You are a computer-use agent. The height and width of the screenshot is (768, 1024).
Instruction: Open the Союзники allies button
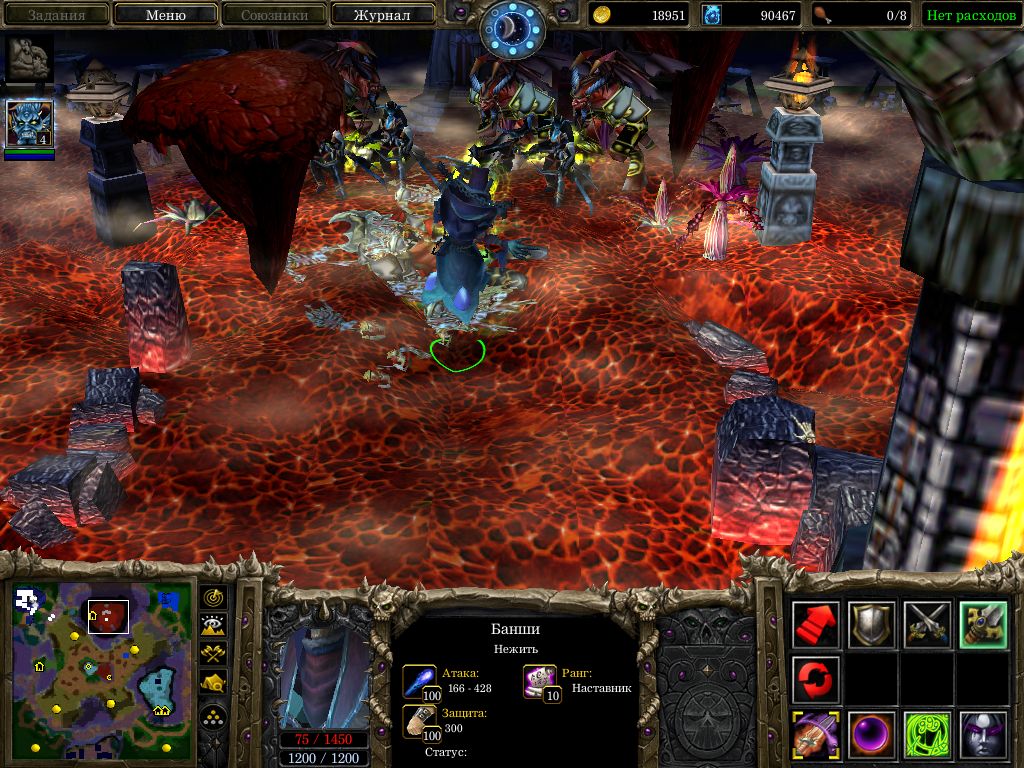pyautogui.click(x=274, y=15)
